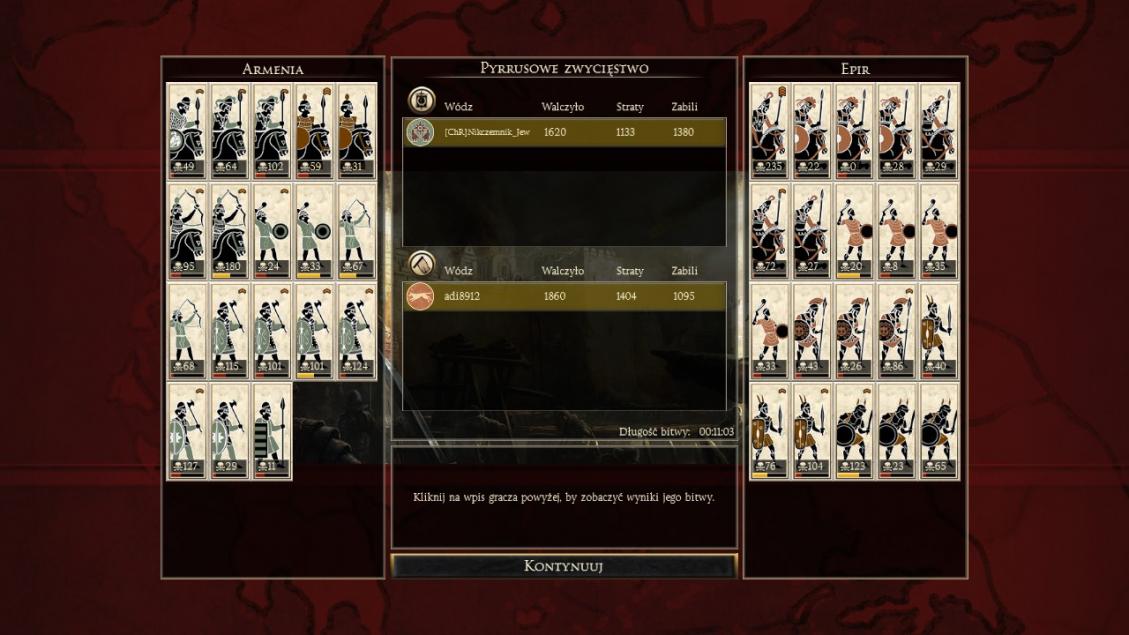
Task: Pick Epir cavalry card with 0 kills
Action: [x=854, y=131]
